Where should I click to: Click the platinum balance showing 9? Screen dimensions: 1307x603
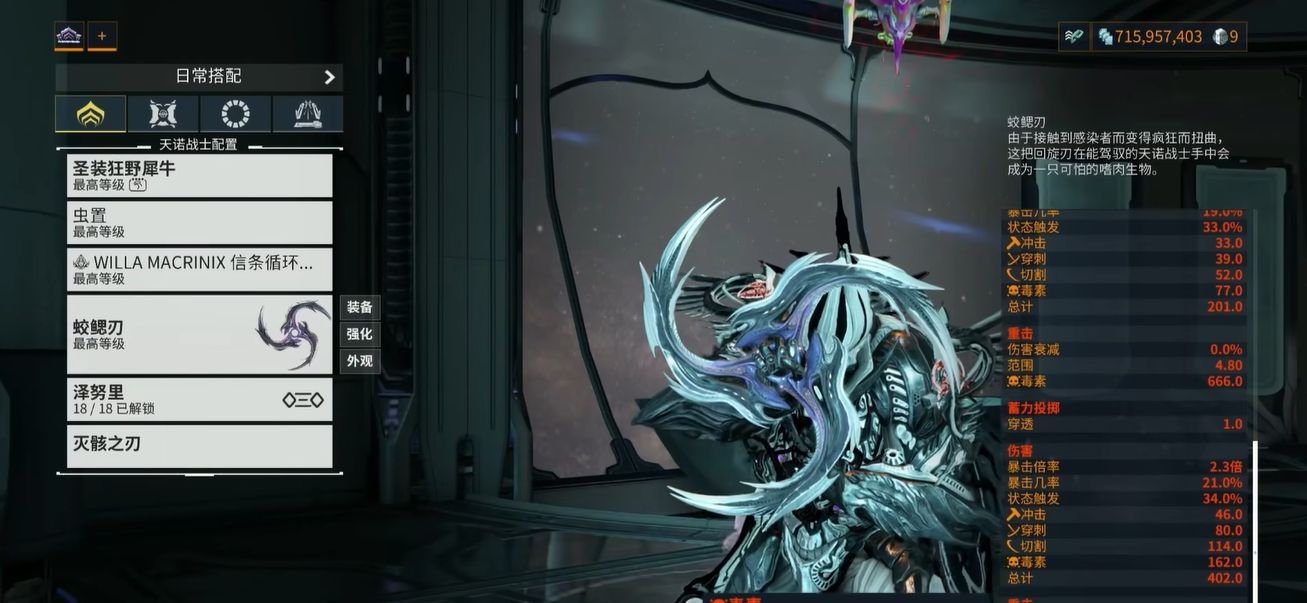(1228, 37)
